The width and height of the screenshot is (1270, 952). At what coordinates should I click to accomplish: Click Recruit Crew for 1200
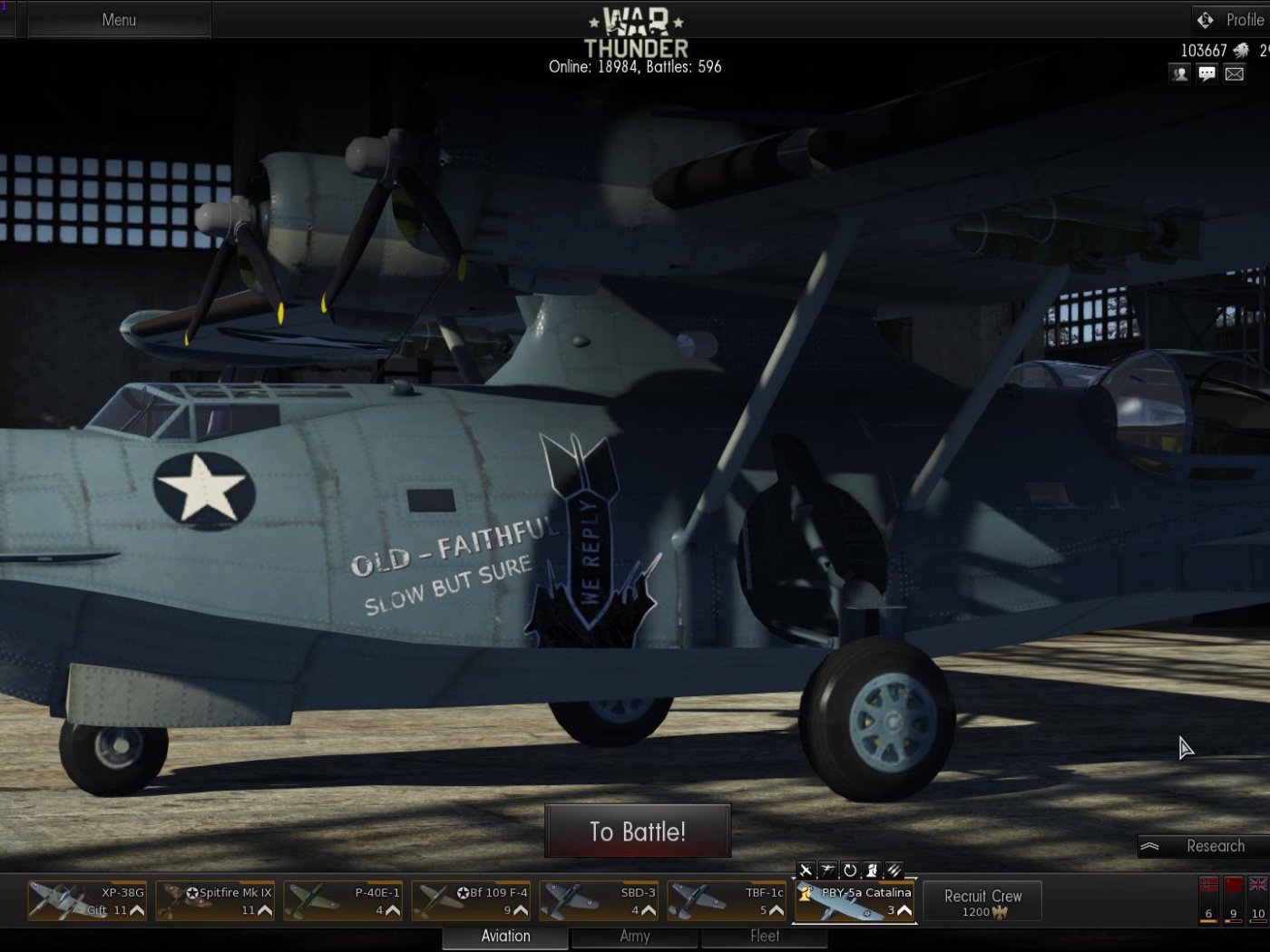click(x=983, y=899)
